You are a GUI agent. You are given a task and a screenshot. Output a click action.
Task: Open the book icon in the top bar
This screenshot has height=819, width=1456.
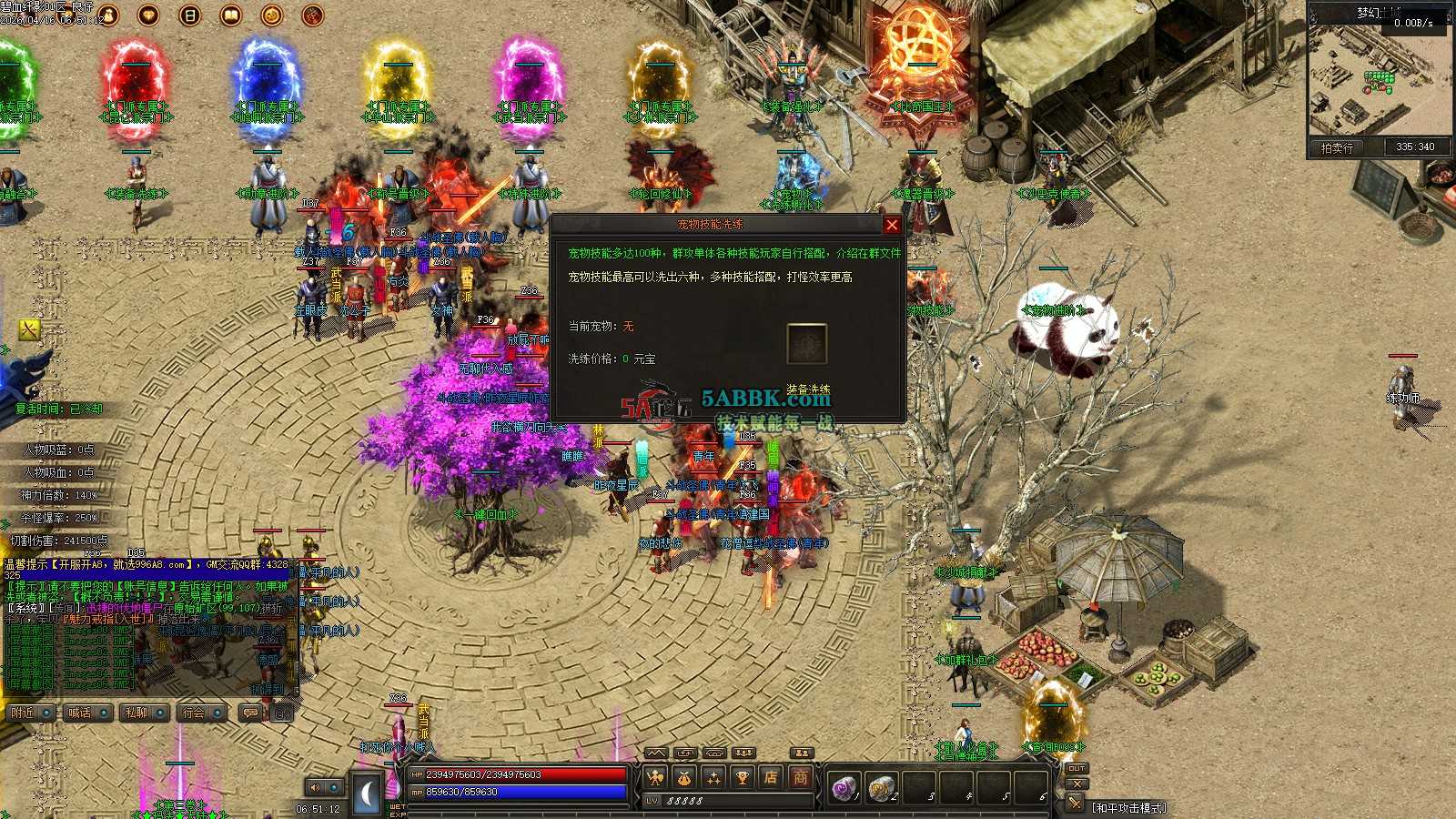(x=231, y=15)
